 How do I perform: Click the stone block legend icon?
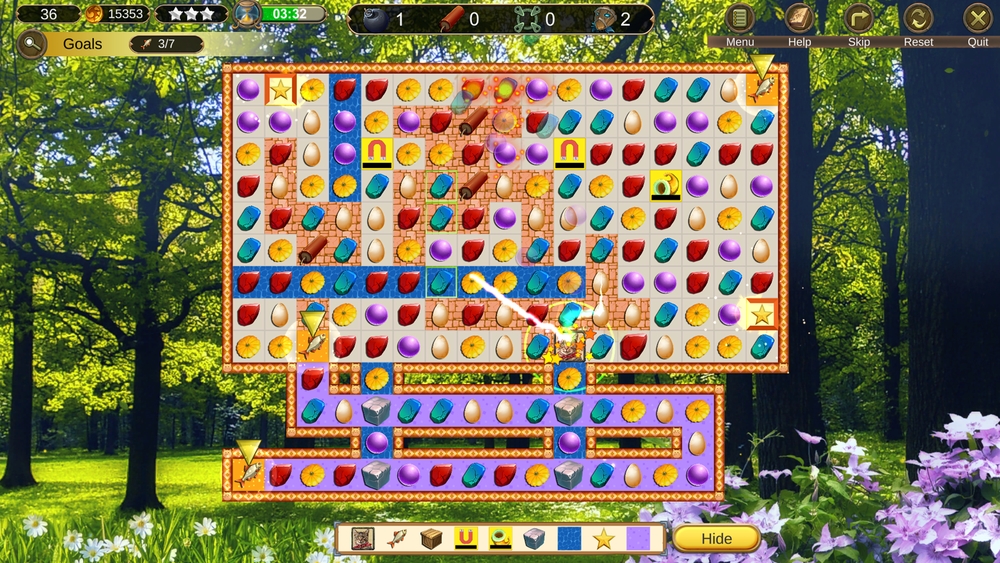tap(534, 539)
